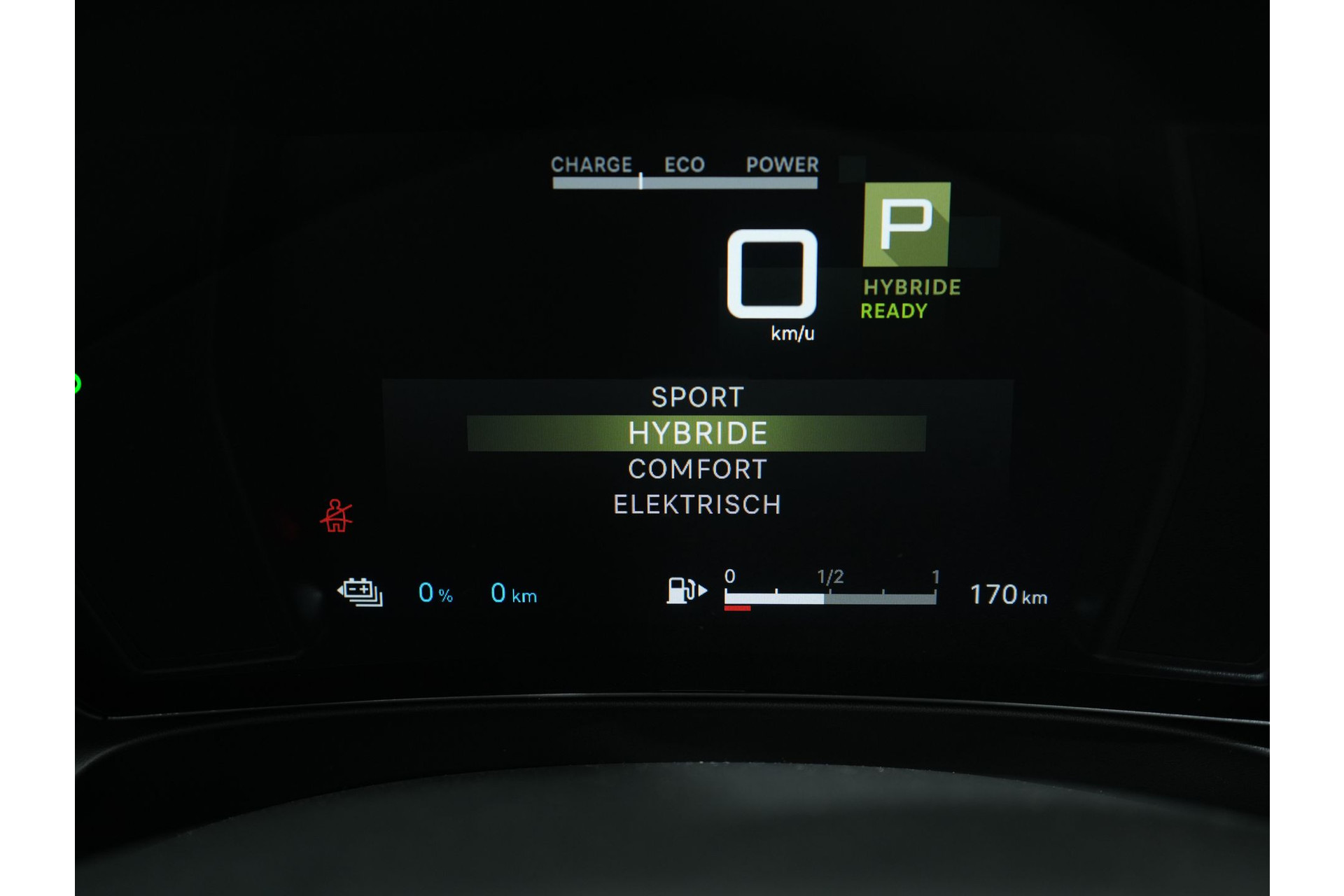1344x896 pixels.
Task: Click the battery charge icon
Action: (360, 592)
